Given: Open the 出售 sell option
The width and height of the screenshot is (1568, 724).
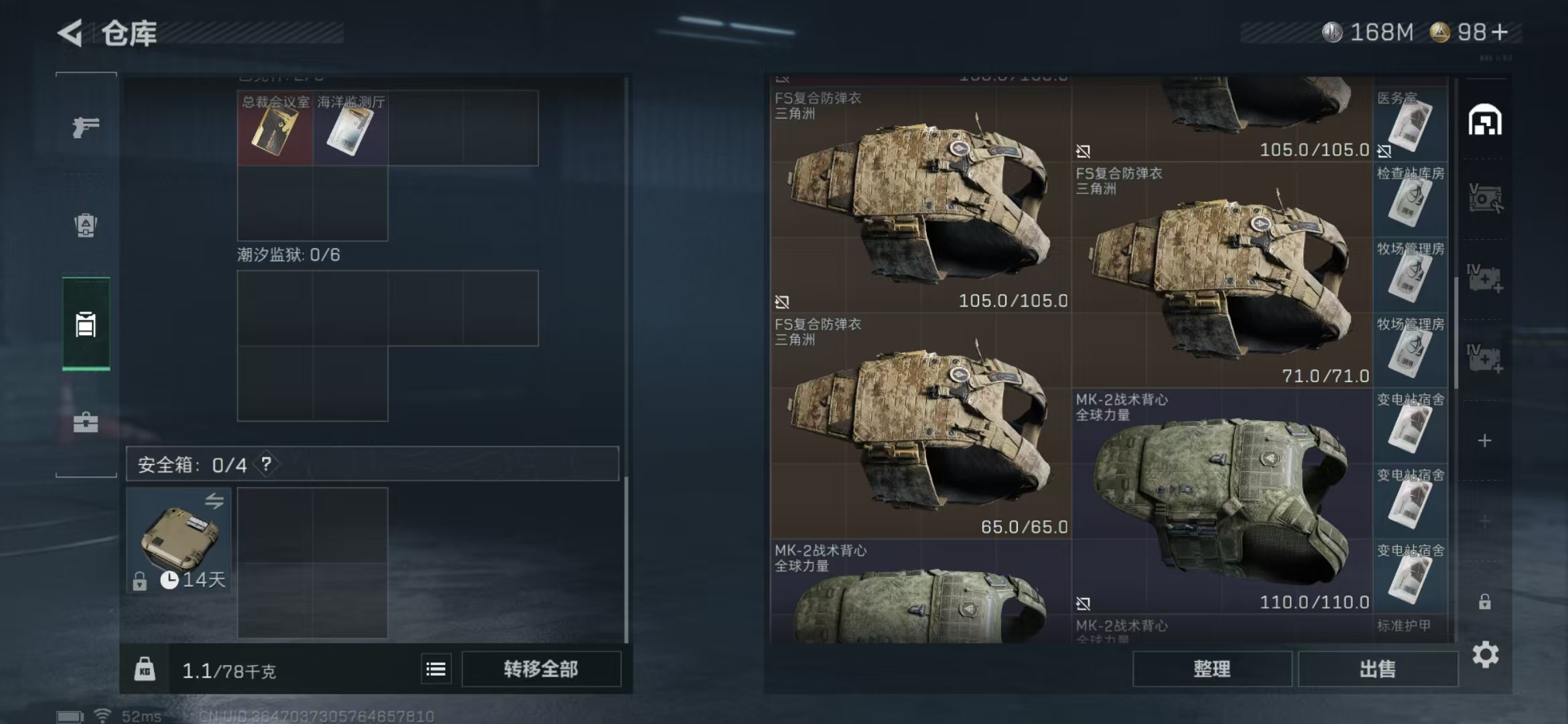Looking at the screenshot, I should 1378,669.
